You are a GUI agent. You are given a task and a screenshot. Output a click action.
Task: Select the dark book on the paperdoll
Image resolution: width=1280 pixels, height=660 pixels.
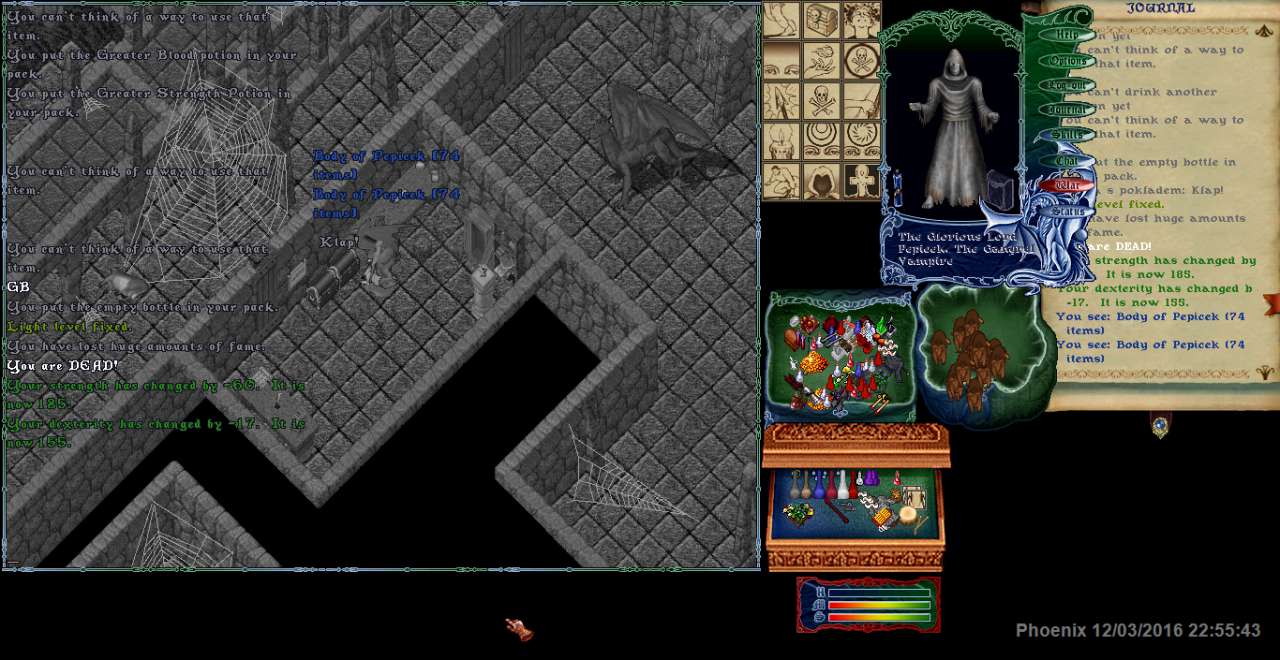tap(1000, 190)
